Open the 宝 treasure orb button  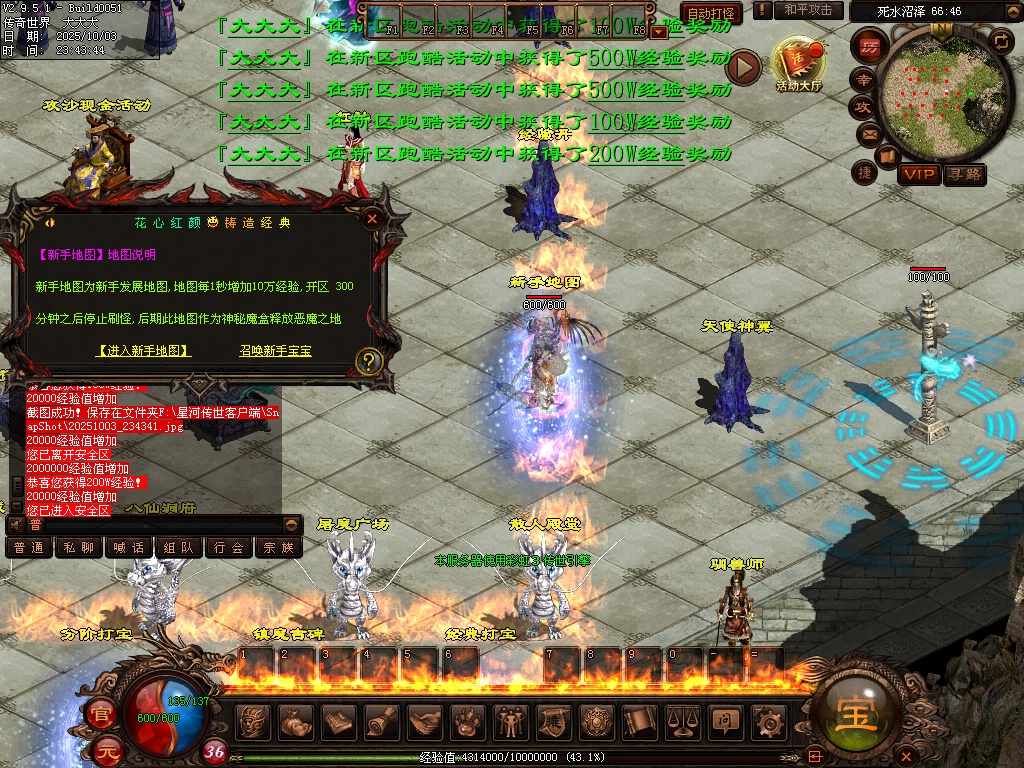point(857,712)
